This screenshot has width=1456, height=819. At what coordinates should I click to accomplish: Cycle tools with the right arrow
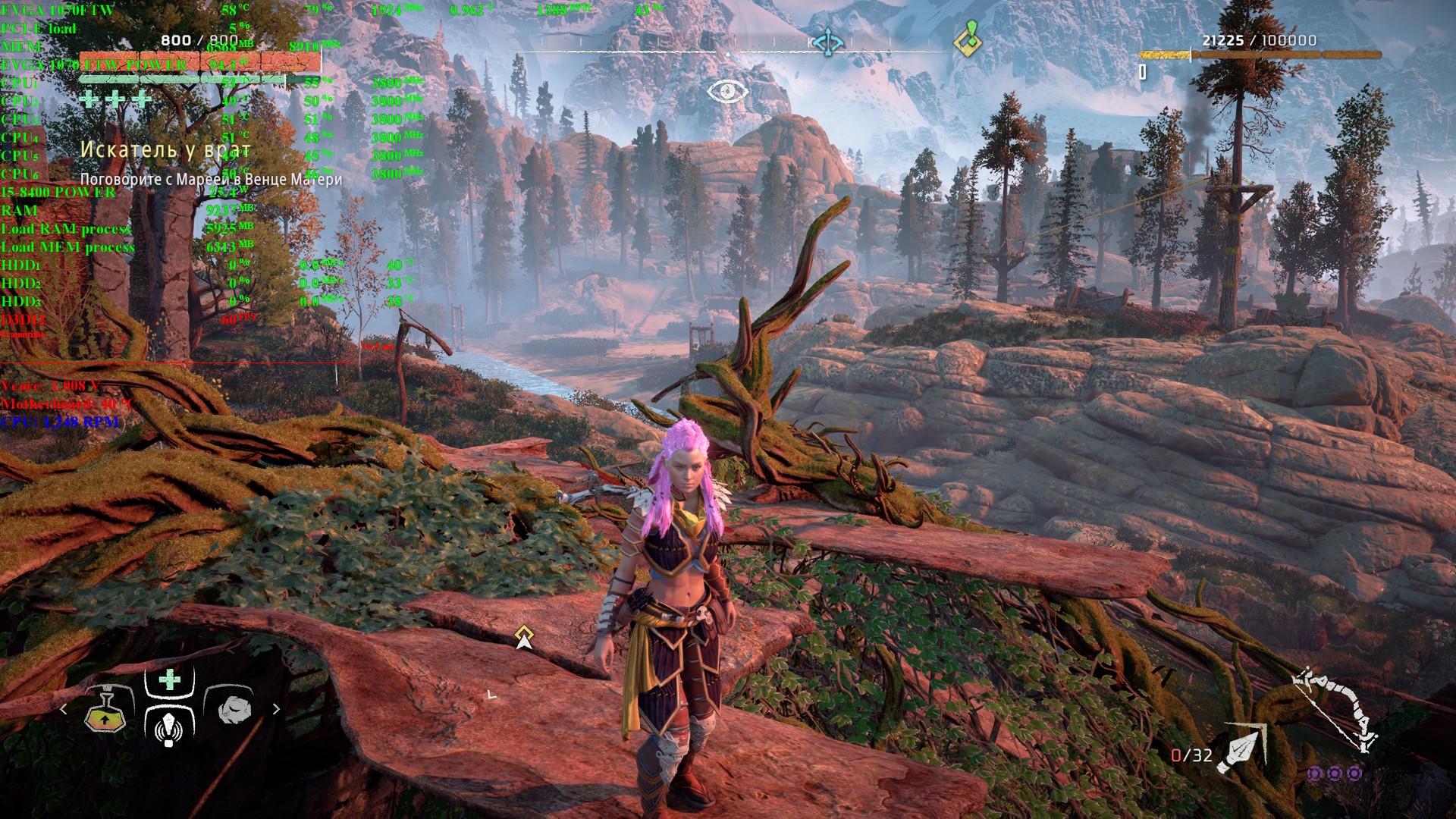pyautogui.click(x=276, y=709)
